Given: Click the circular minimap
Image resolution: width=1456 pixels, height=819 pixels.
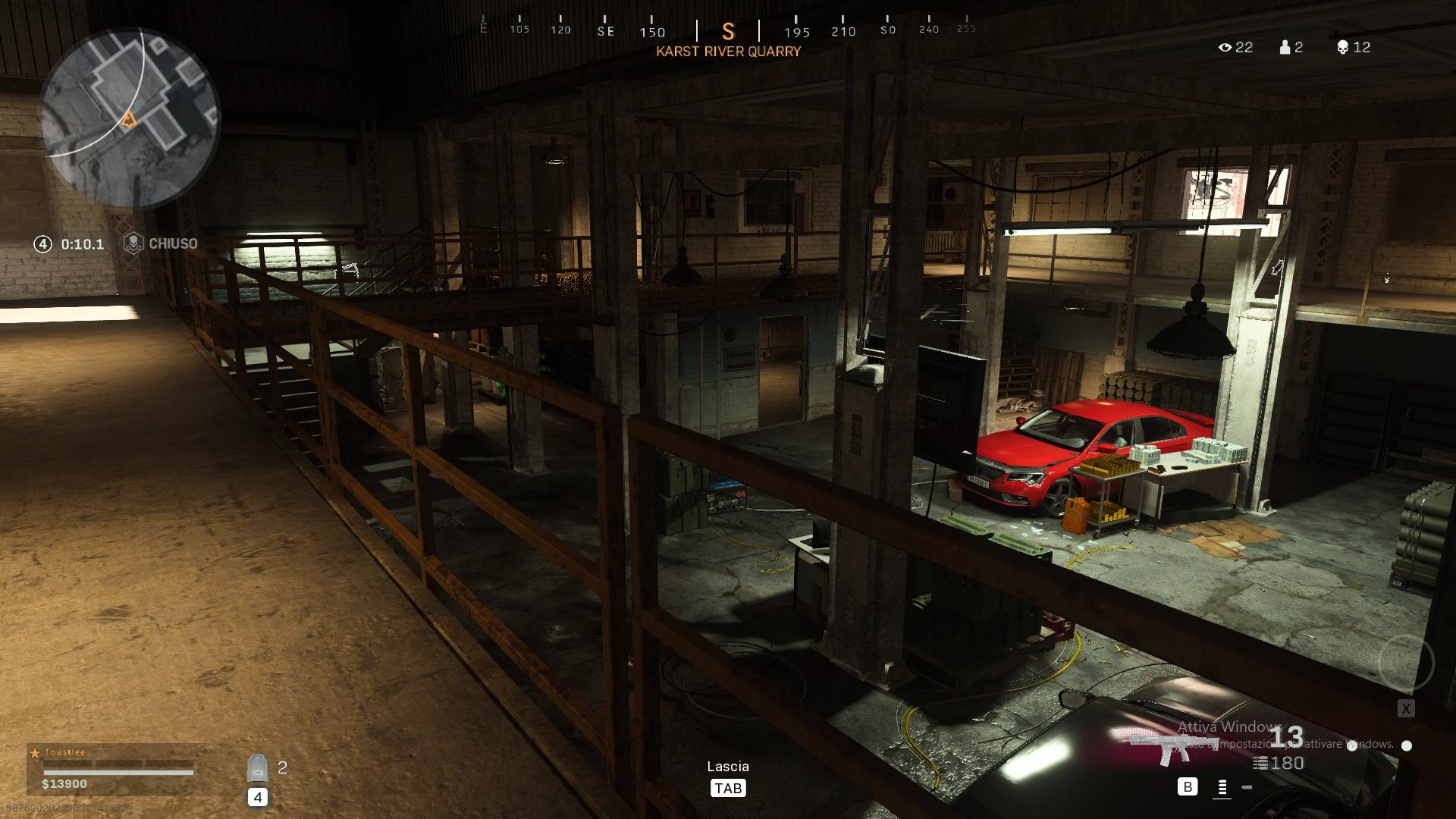Looking at the screenshot, I should (x=130, y=118).
